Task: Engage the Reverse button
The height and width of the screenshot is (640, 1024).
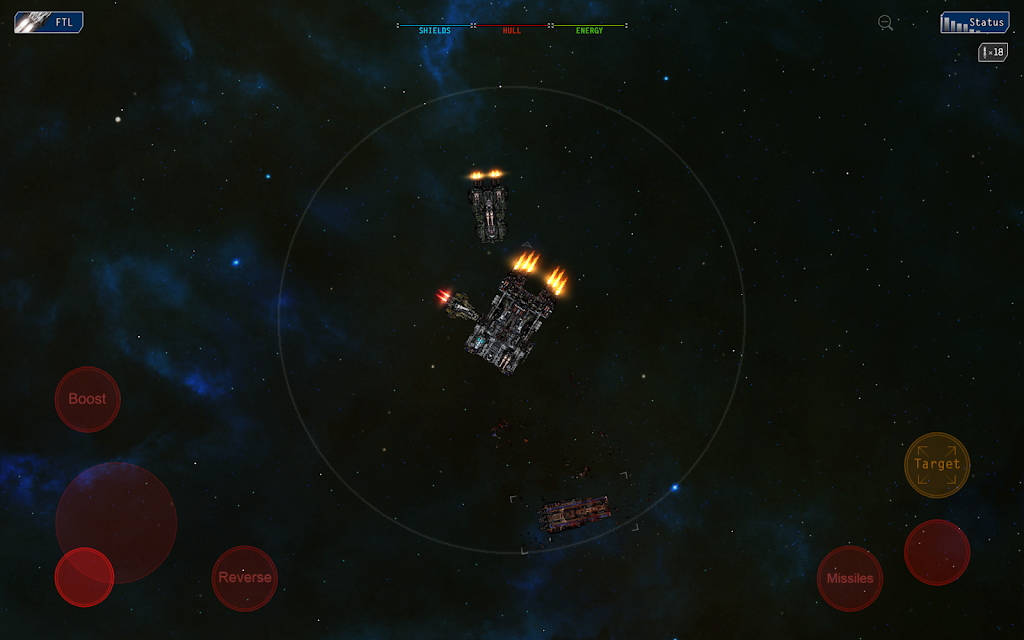Action: pyautogui.click(x=244, y=578)
